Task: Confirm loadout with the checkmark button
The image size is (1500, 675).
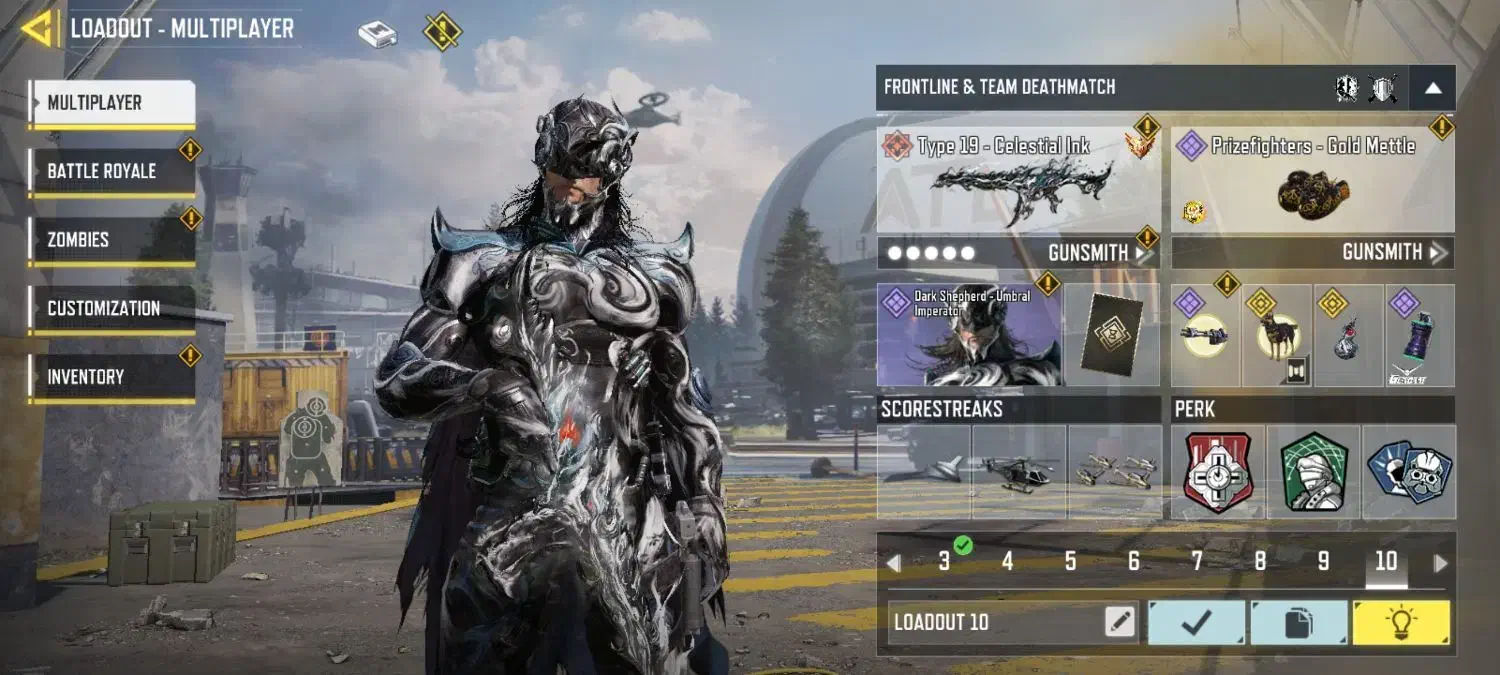Action: pyautogui.click(x=1196, y=622)
